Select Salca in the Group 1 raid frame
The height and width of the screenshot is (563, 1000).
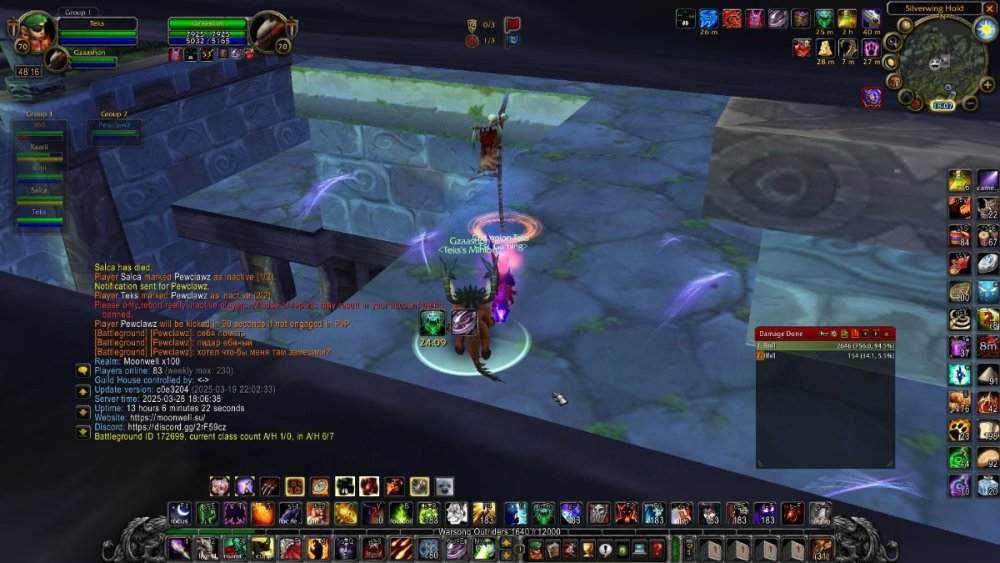(40, 192)
